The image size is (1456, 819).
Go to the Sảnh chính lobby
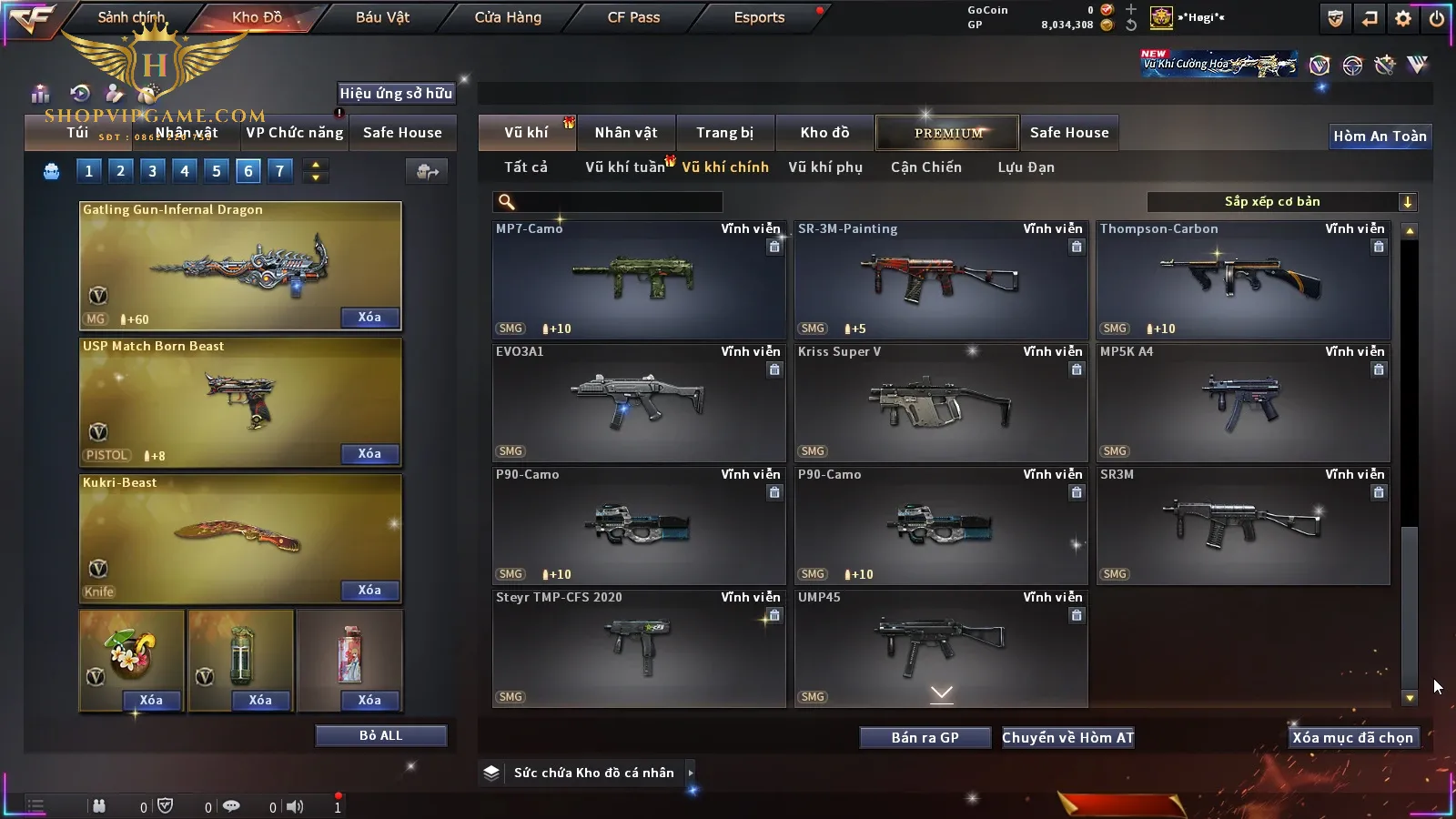coord(131,17)
